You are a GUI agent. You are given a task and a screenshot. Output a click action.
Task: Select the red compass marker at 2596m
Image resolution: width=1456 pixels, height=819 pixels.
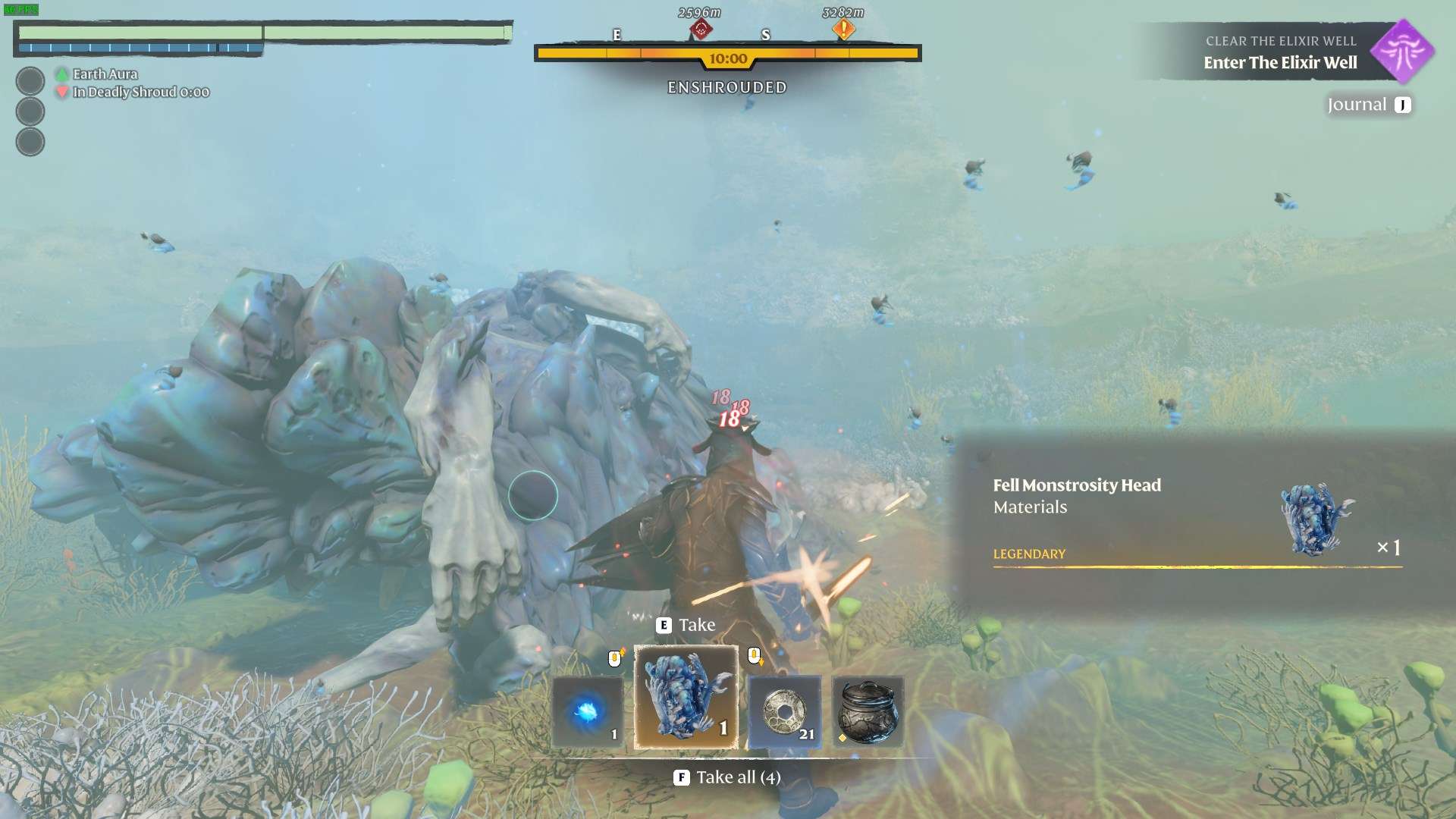[x=701, y=30]
